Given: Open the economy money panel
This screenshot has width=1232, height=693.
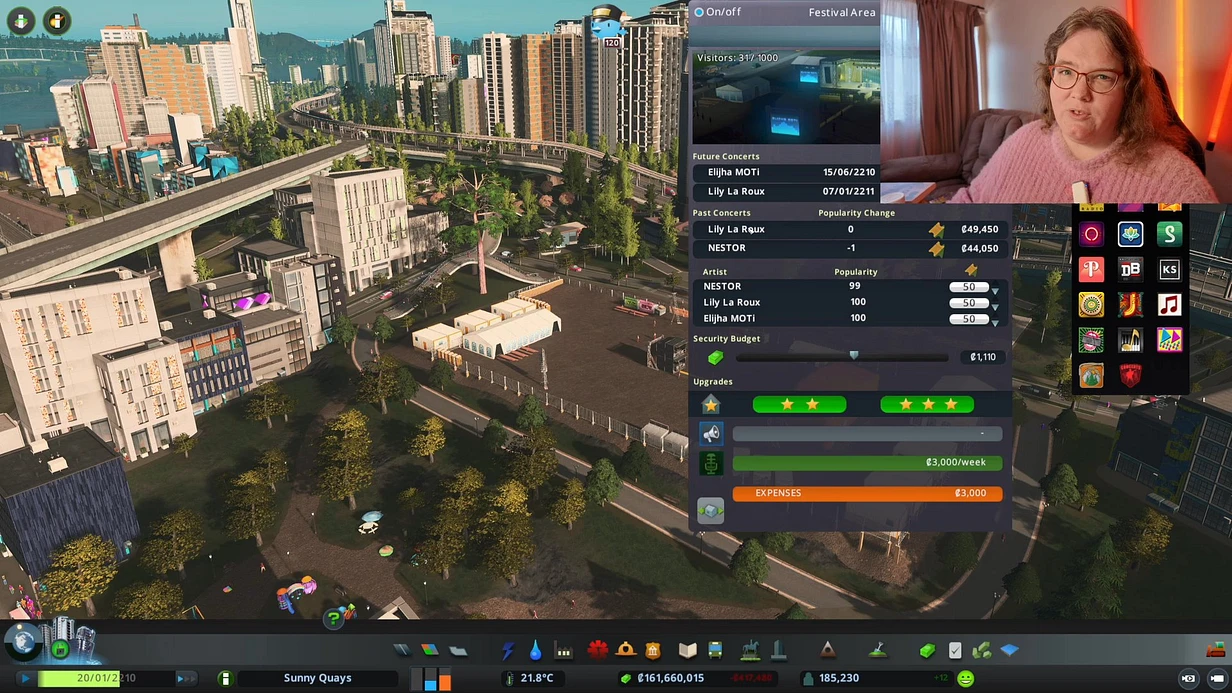Looking at the screenshot, I should pyautogui.click(x=927, y=651).
